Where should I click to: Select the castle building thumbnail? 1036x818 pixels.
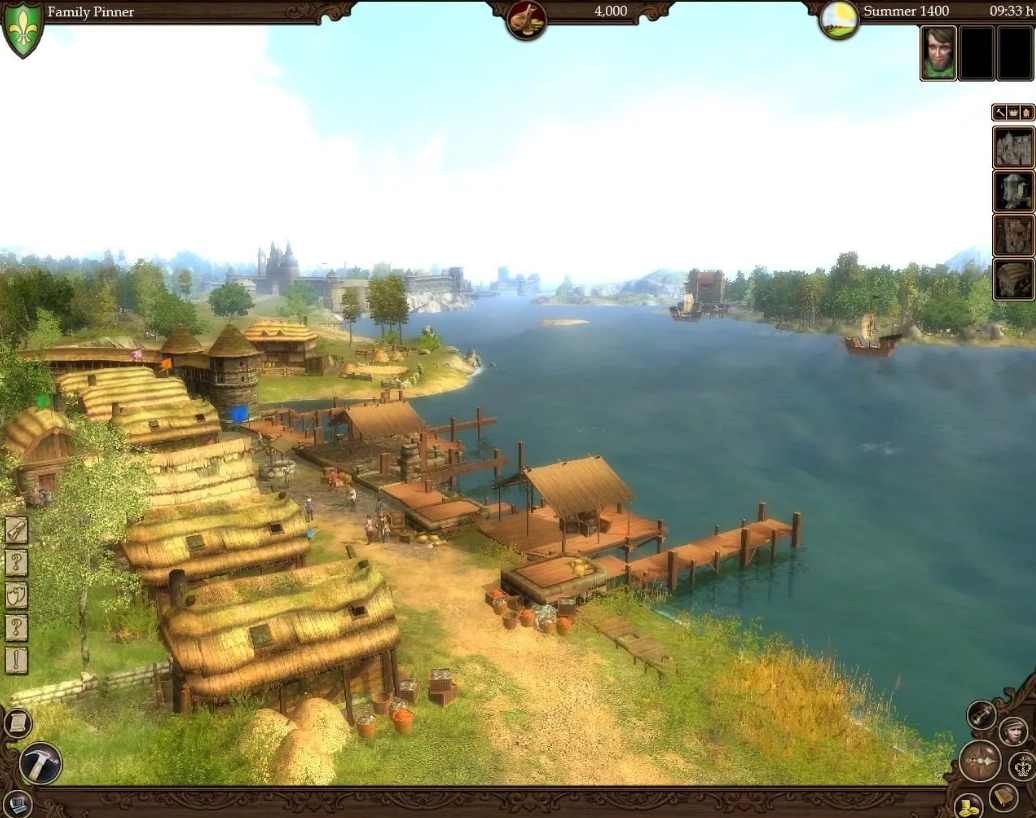point(1013,148)
